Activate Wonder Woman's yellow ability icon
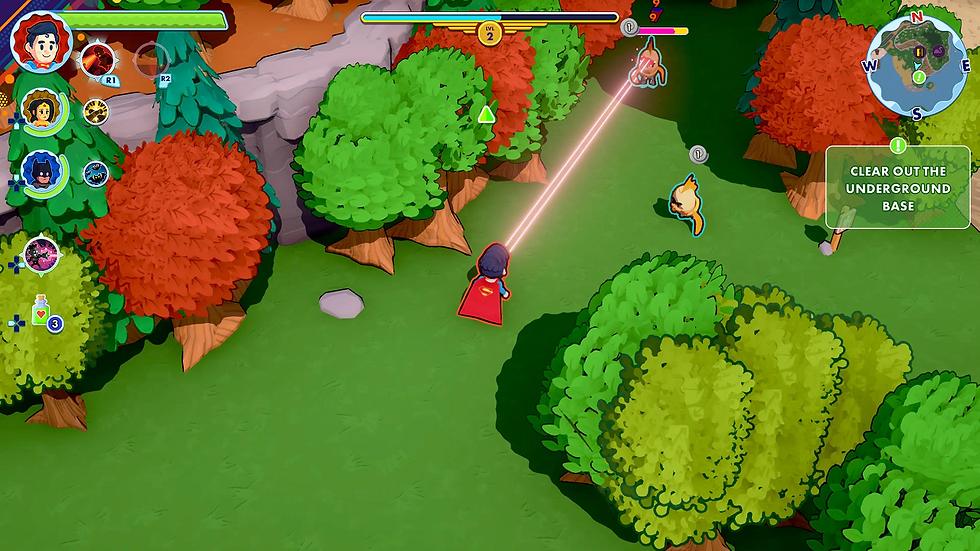 [x=96, y=111]
